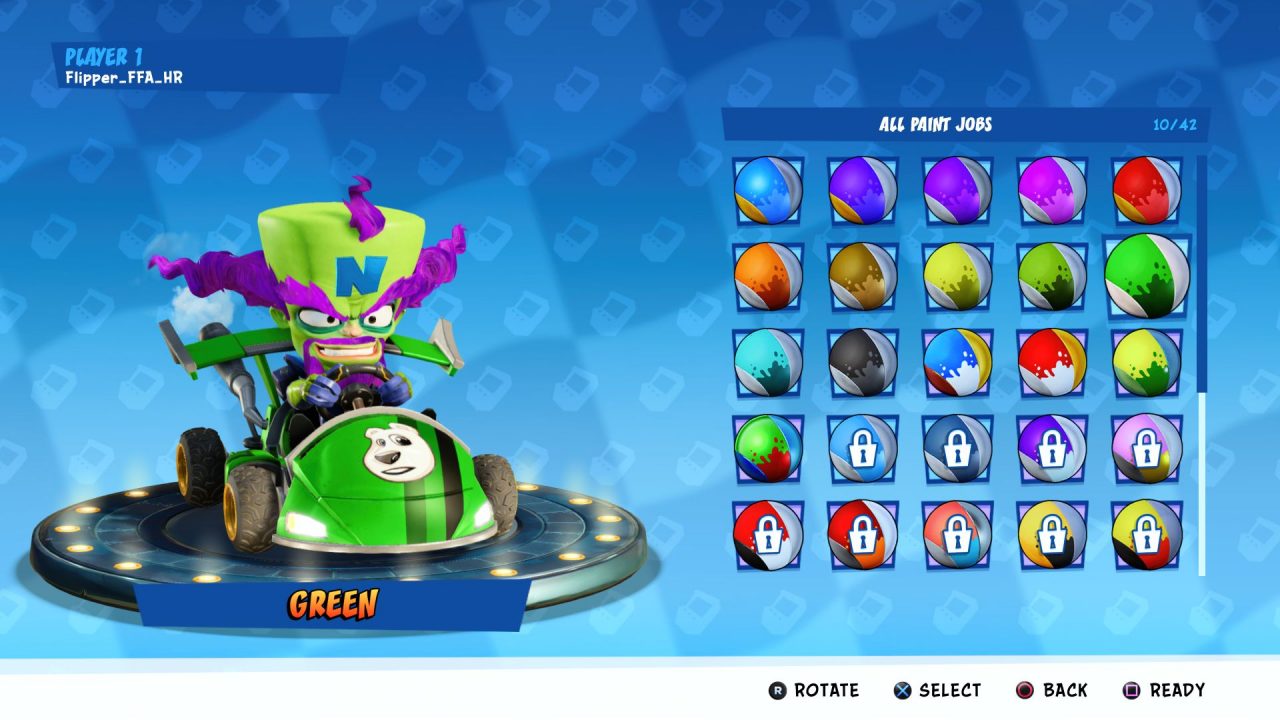Select the brown-gold paint job
The height and width of the screenshot is (720, 1280).
click(862, 276)
